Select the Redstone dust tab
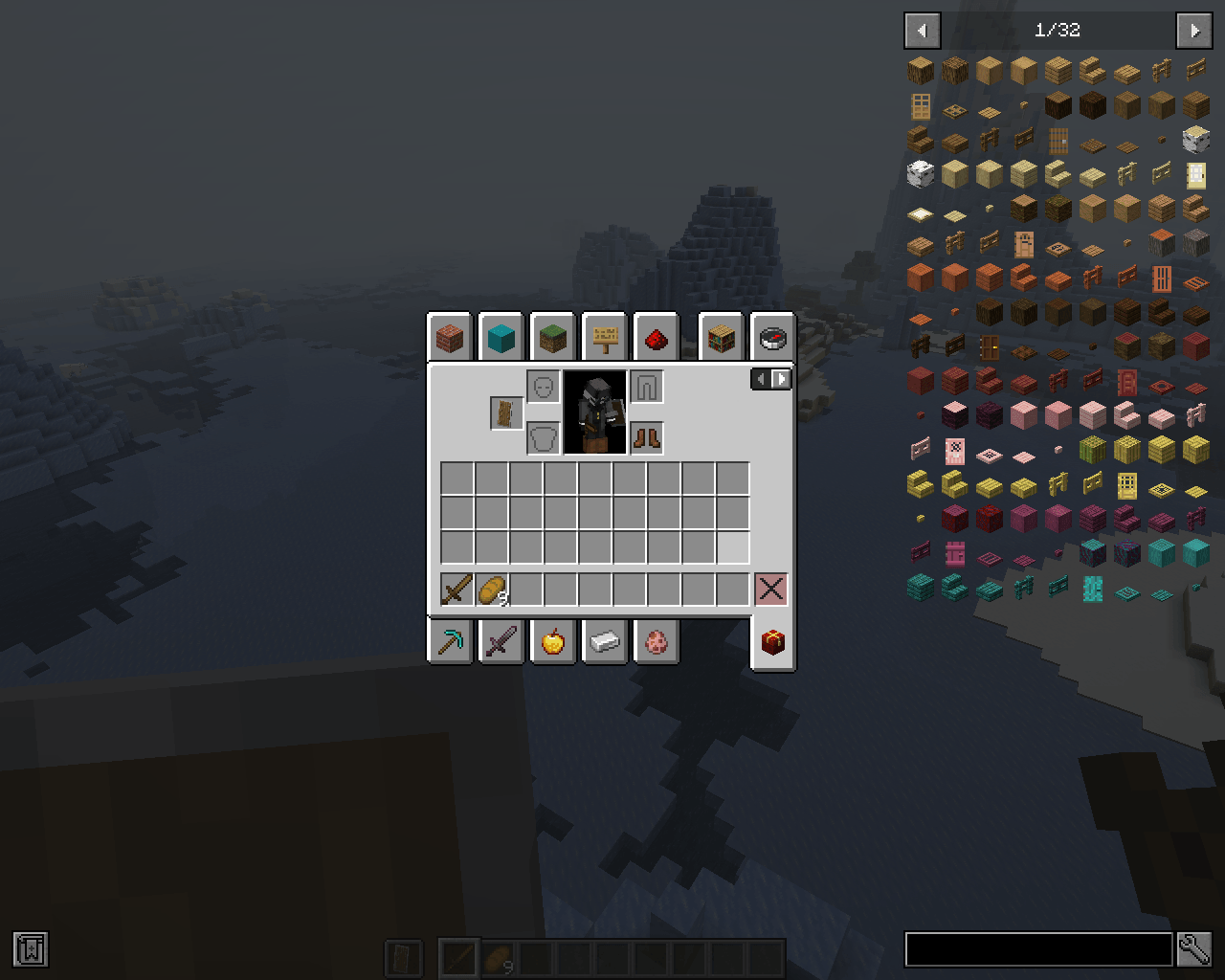 657,337
